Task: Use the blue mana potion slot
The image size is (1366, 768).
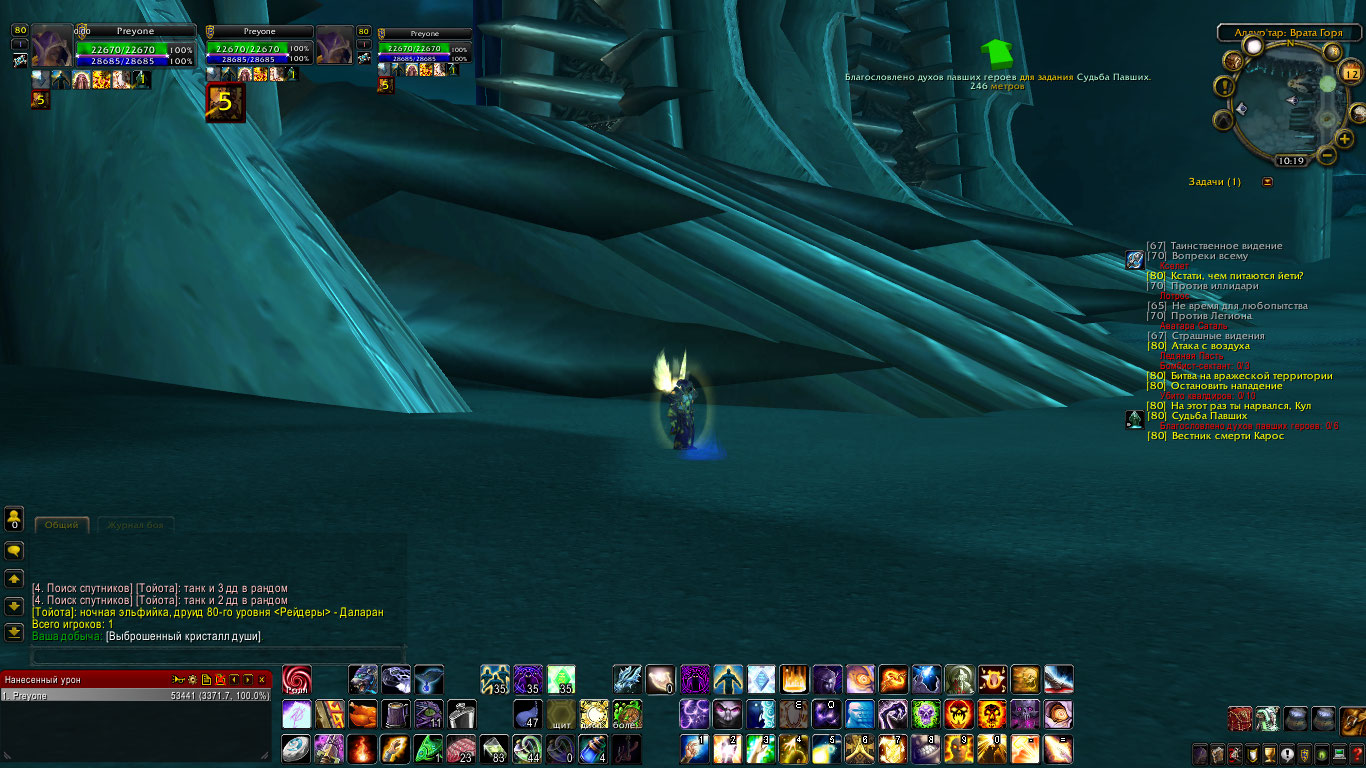Action: tap(594, 748)
